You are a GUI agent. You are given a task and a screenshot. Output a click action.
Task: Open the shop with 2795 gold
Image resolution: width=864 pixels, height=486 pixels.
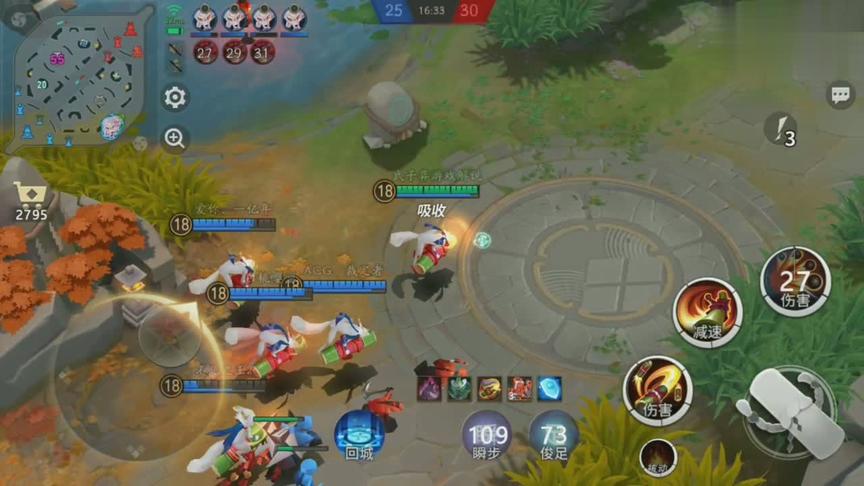[30, 201]
